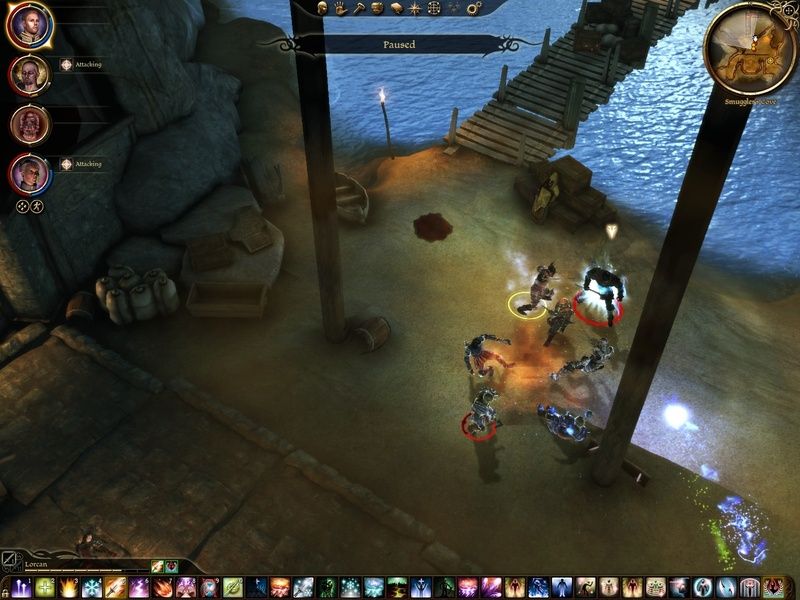This screenshot has width=800, height=600.
Task: Select the second party portrait marked Attacking
Action: [28, 75]
